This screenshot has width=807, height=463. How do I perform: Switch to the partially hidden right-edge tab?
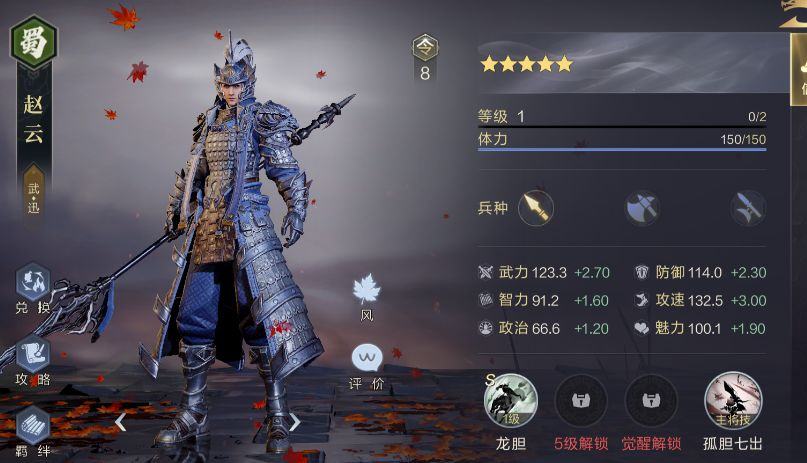pyautogui.click(x=798, y=75)
